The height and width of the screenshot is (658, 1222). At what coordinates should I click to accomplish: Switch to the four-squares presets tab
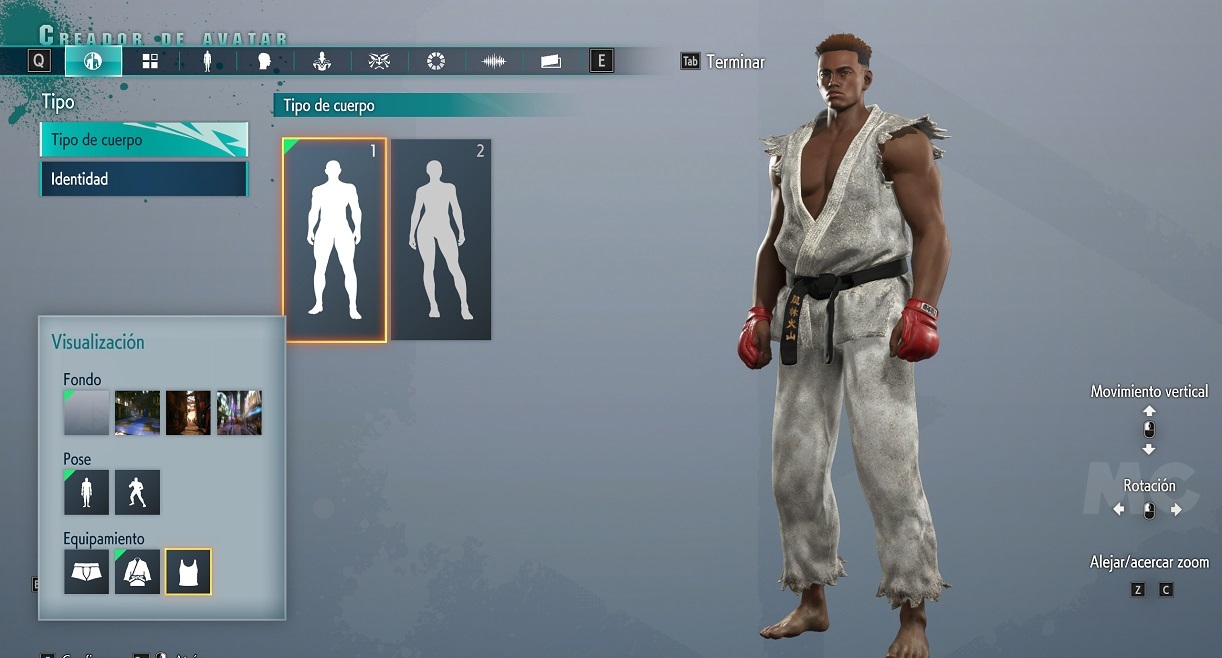click(150, 61)
